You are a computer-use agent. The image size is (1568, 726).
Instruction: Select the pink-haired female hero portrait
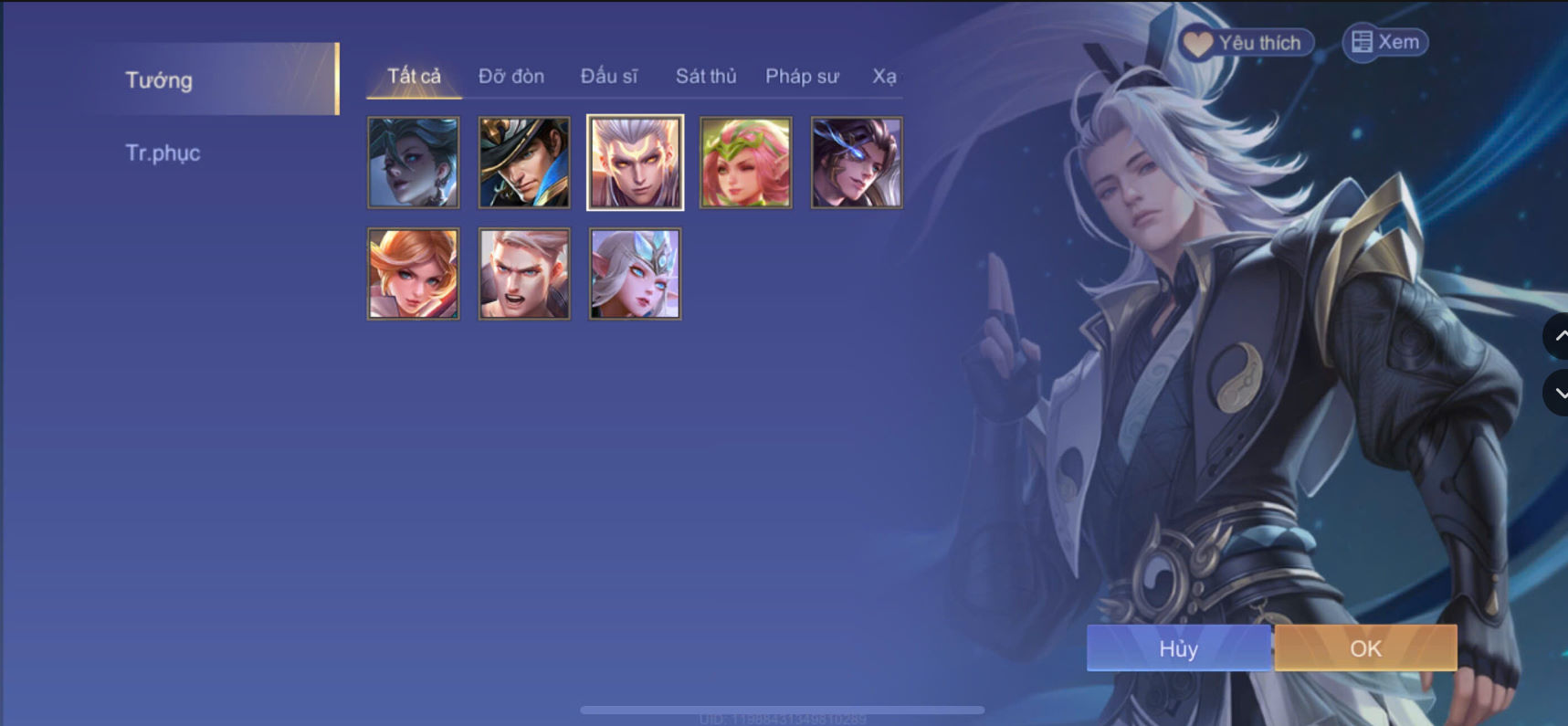[744, 163]
